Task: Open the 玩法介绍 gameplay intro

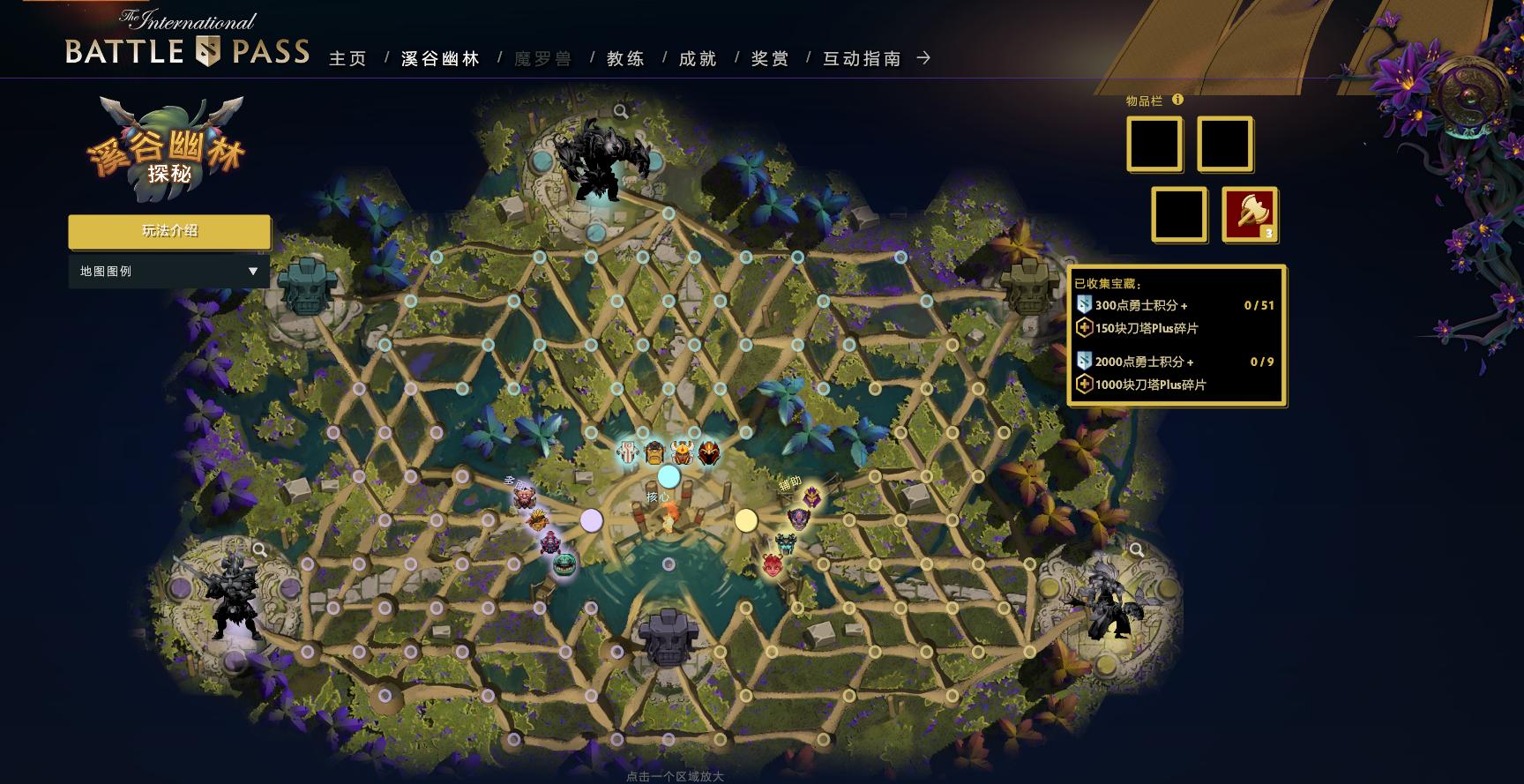Action: click(169, 231)
